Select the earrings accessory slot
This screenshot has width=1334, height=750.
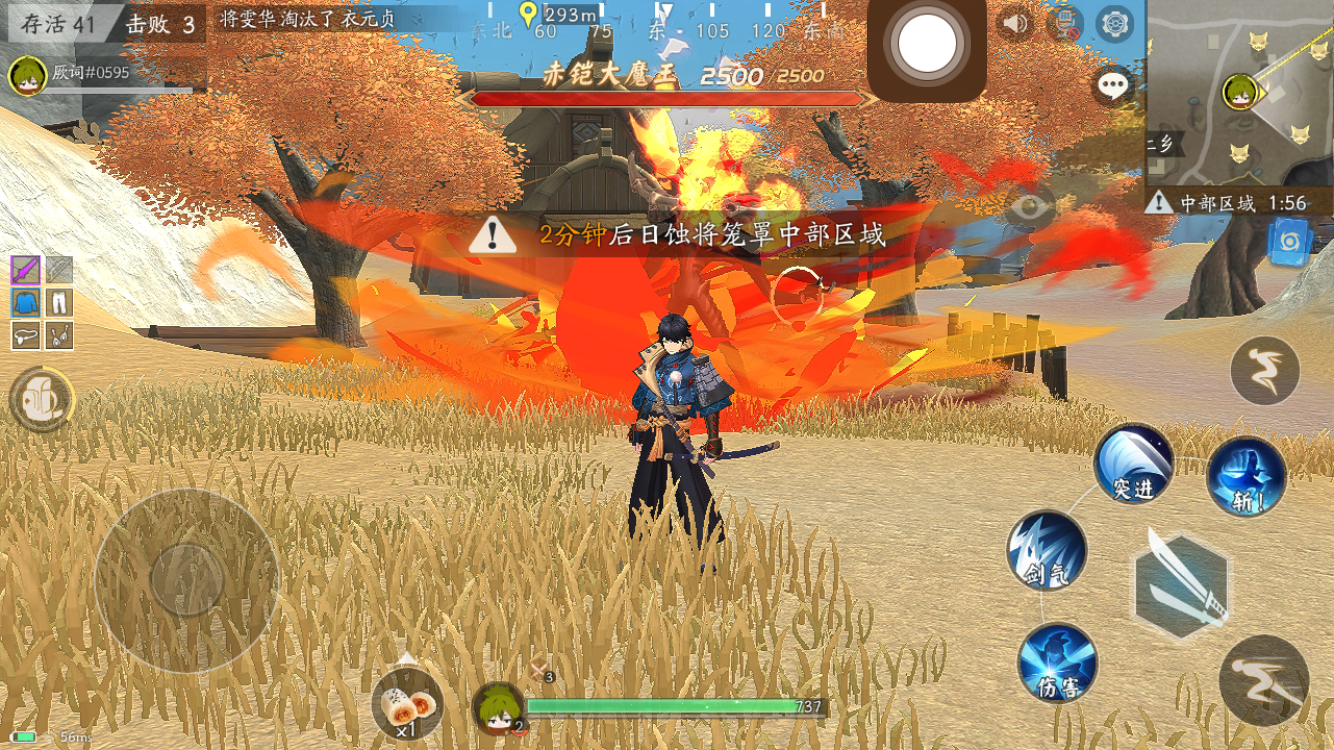(59, 336)
